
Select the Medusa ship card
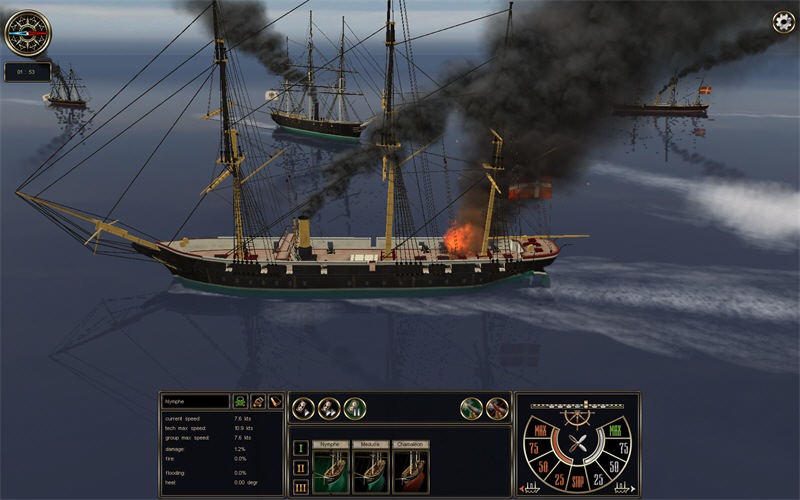tap(371, 468)
